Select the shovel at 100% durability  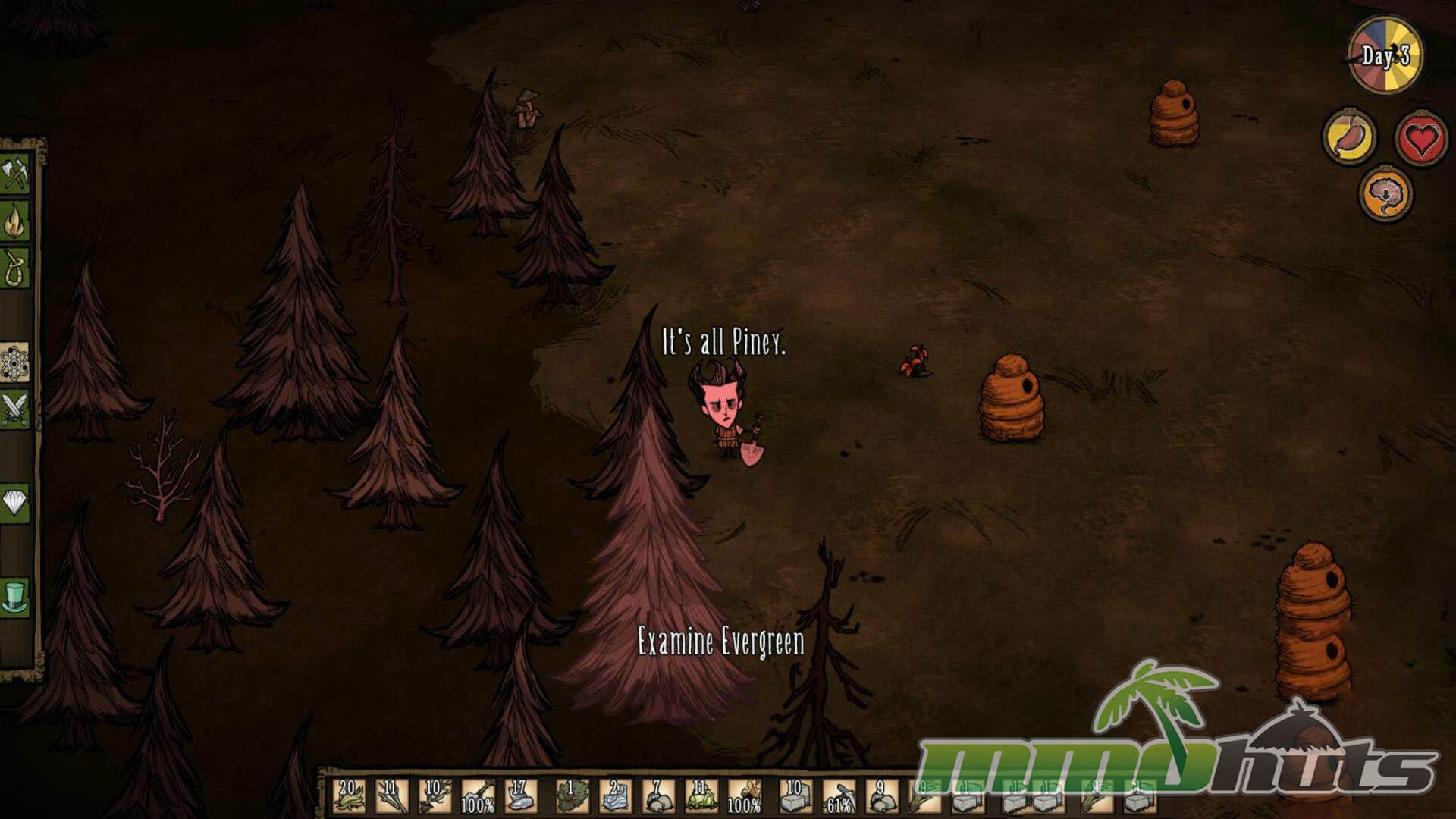coord(478,796)
